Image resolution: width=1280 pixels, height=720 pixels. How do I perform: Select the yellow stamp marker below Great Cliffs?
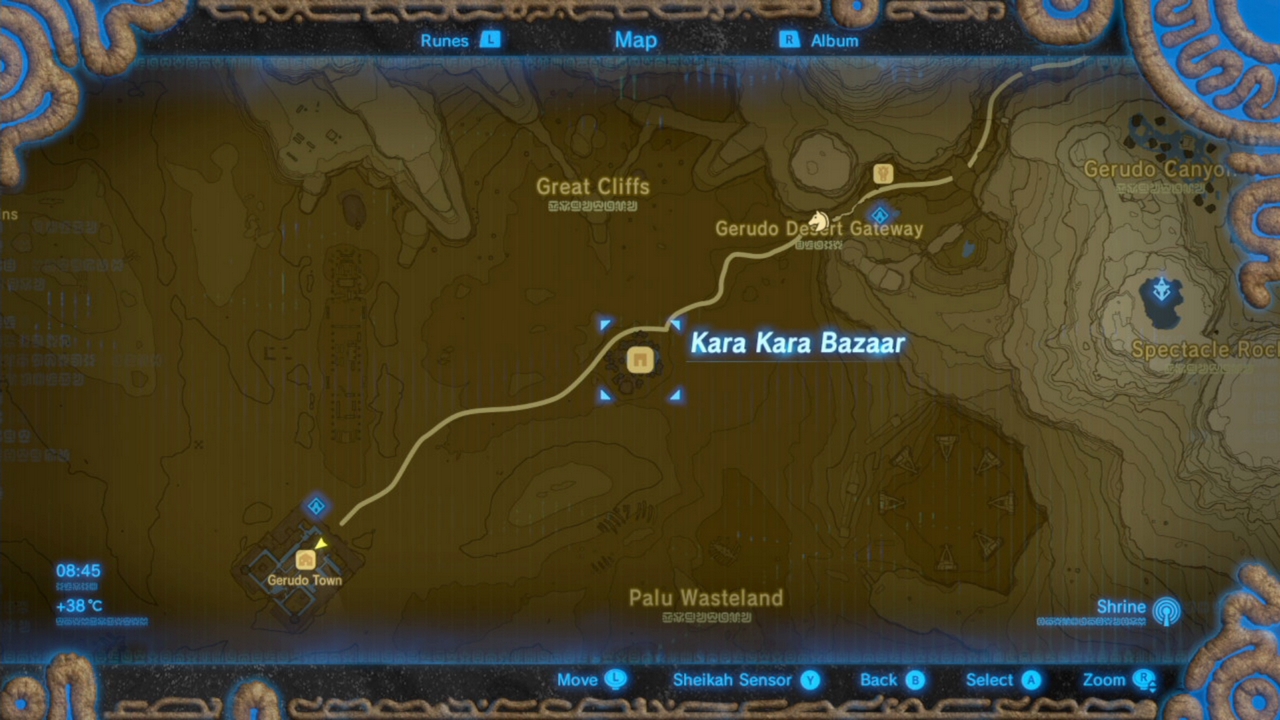[881, 174]
